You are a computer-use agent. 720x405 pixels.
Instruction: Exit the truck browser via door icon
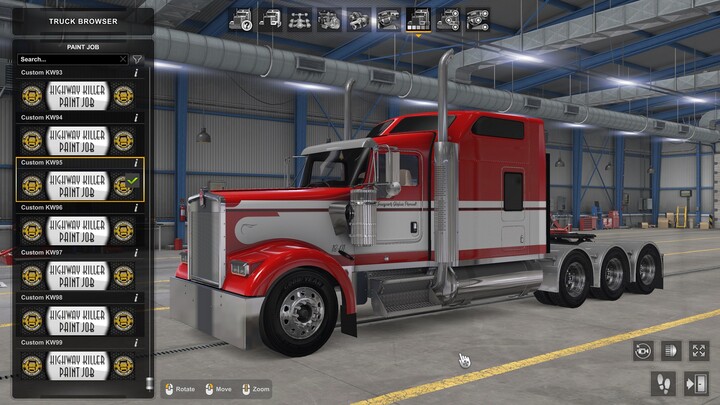[x=696, y=383]
